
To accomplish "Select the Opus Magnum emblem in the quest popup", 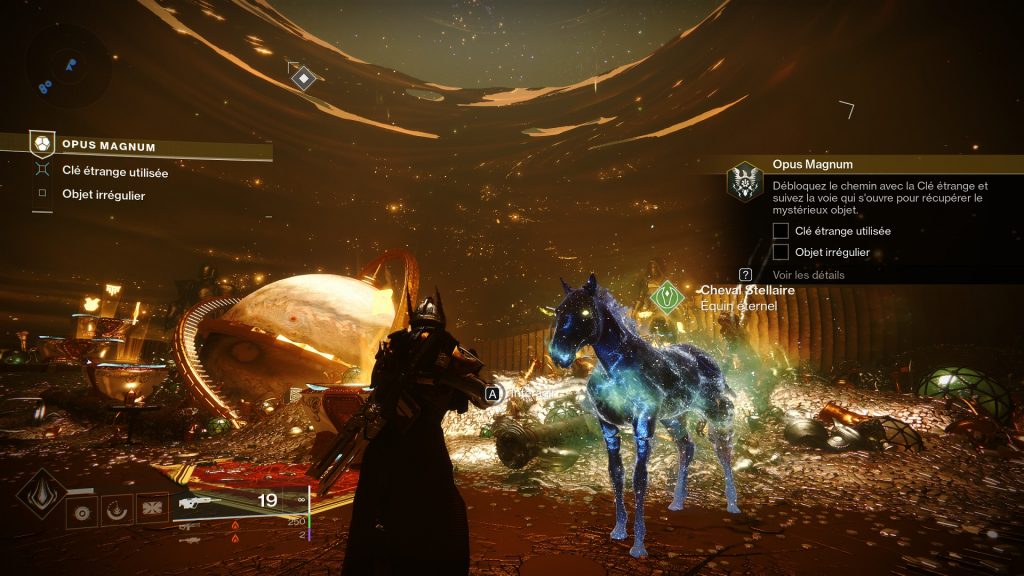I will (744, 181).
